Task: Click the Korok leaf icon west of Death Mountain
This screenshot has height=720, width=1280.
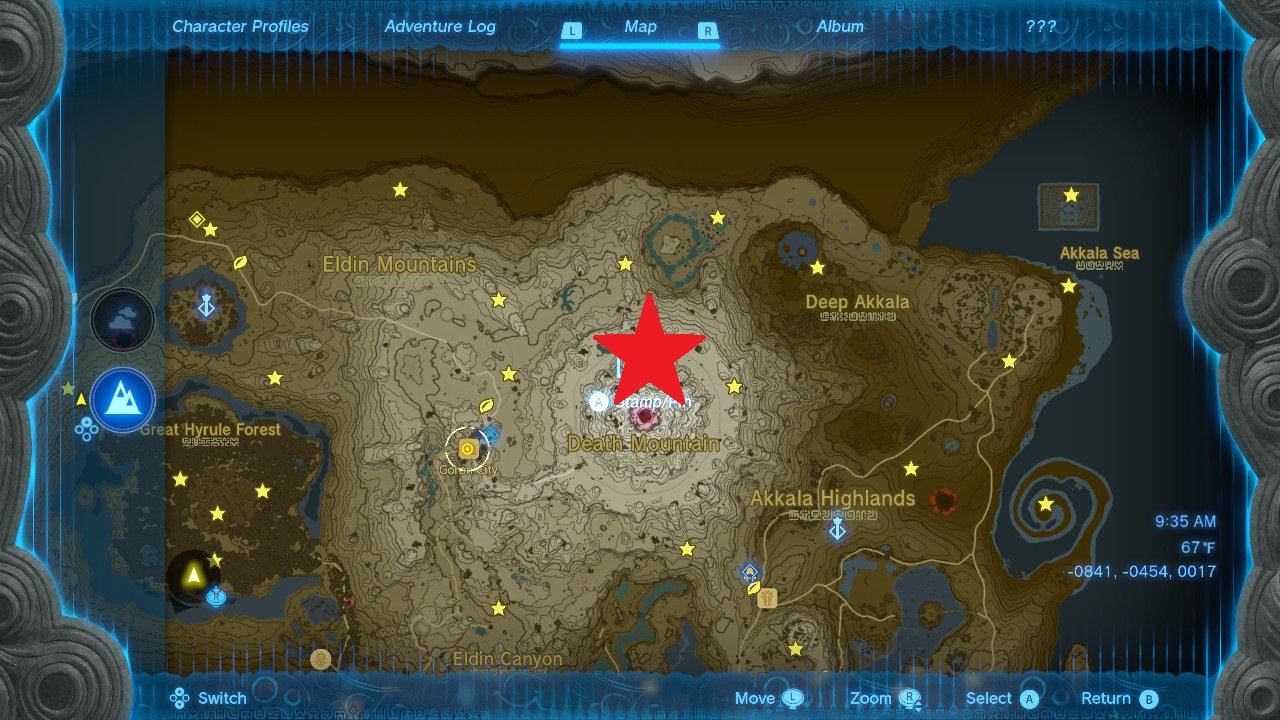Action: [487, 406]
